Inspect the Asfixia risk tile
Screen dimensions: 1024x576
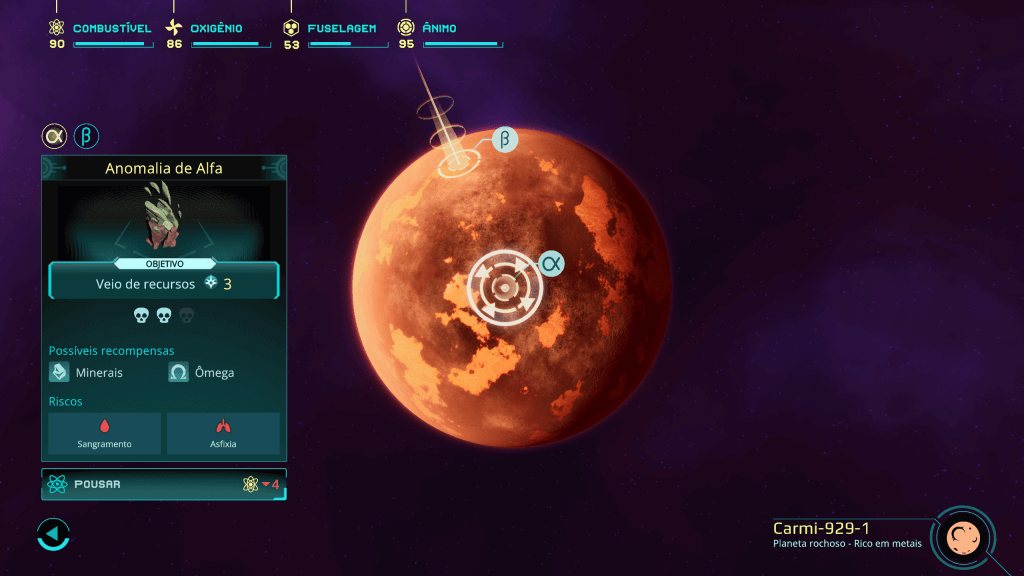click(x=223, y=433)
